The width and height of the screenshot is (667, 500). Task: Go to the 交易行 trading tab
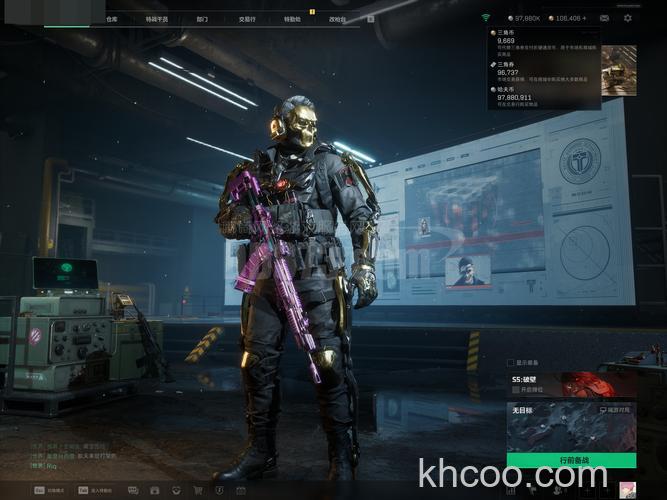point(247,19)
